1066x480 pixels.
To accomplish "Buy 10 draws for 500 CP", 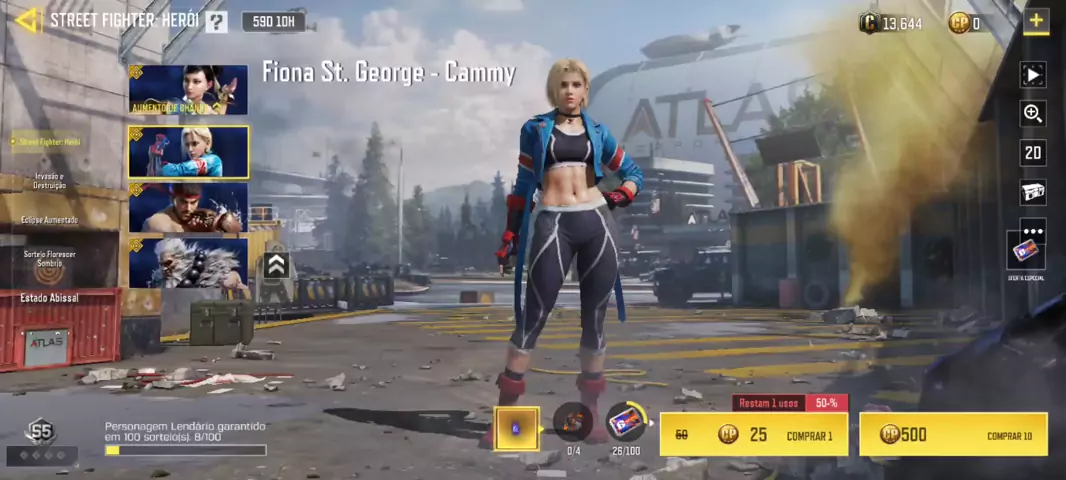I will tap(953, 435).
